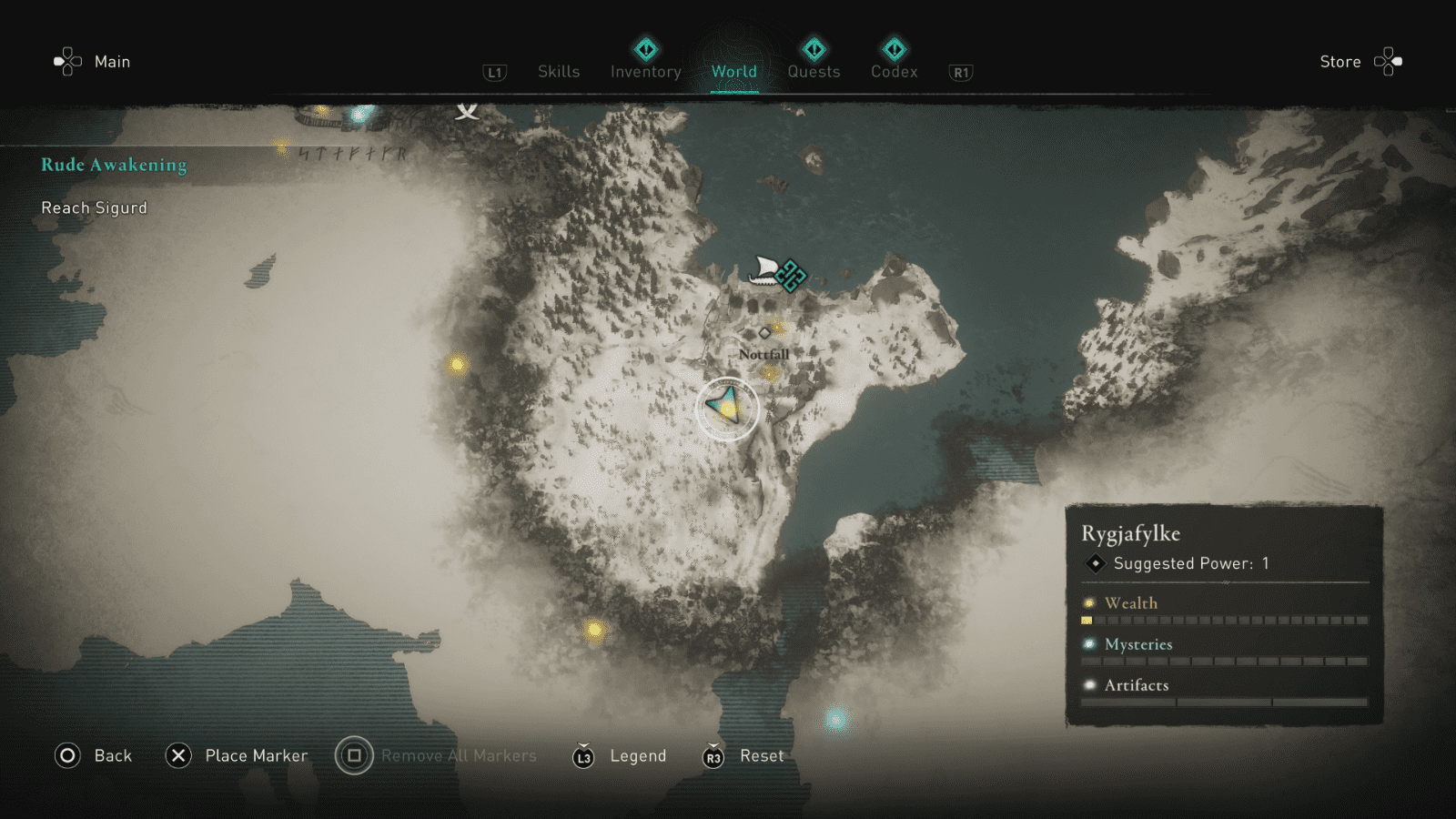
Task: Click the blue Mystery glow at map bottom
Action: point(834,718)
